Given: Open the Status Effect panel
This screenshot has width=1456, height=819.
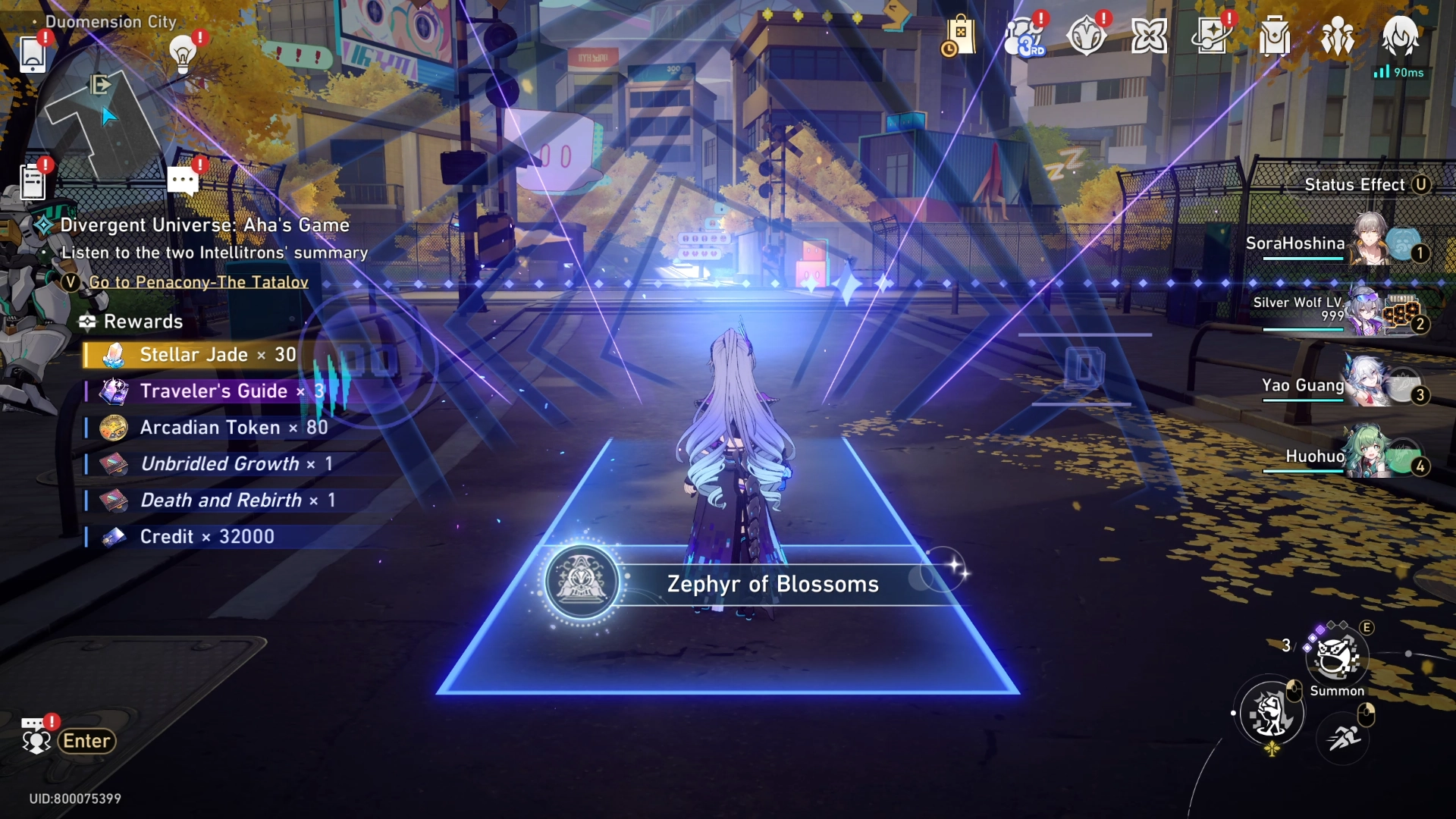Looking at the screenshot, I should [1363, 184].
